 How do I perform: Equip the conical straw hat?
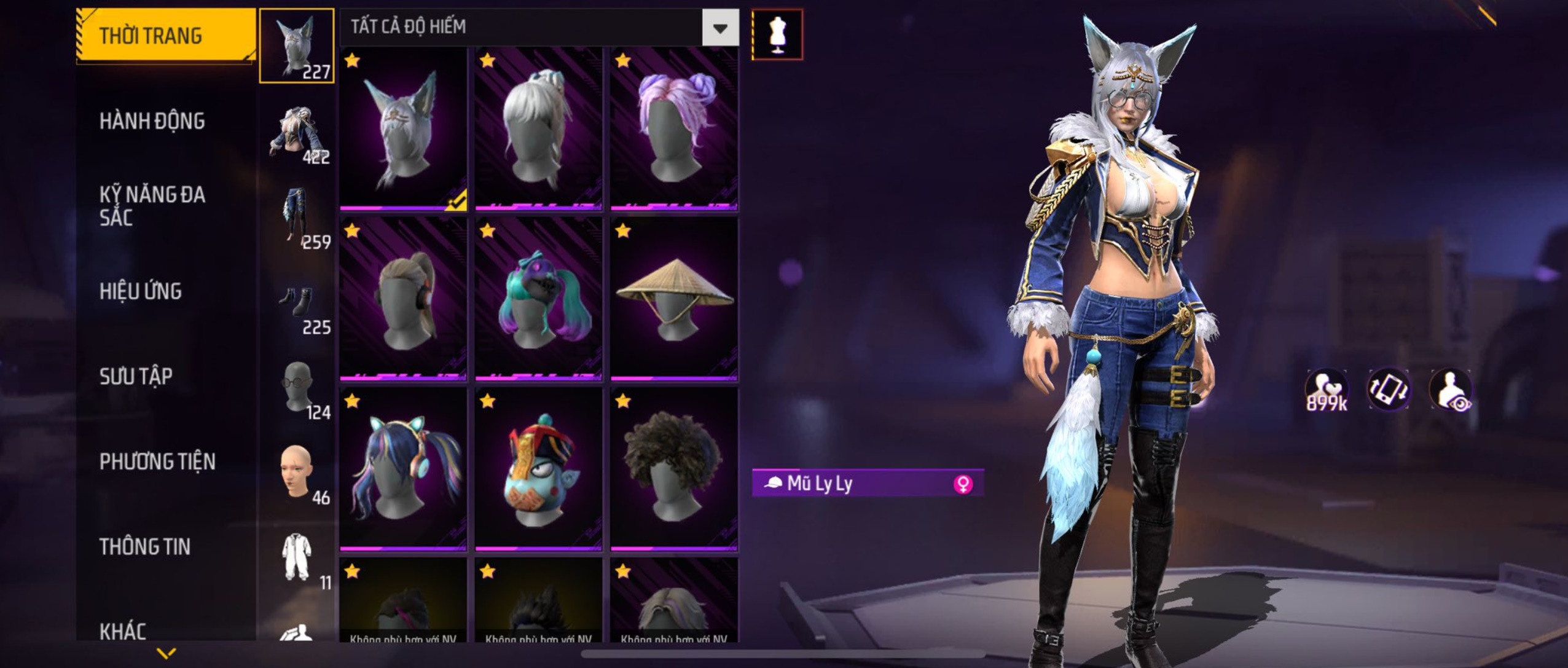click(674, 299)
